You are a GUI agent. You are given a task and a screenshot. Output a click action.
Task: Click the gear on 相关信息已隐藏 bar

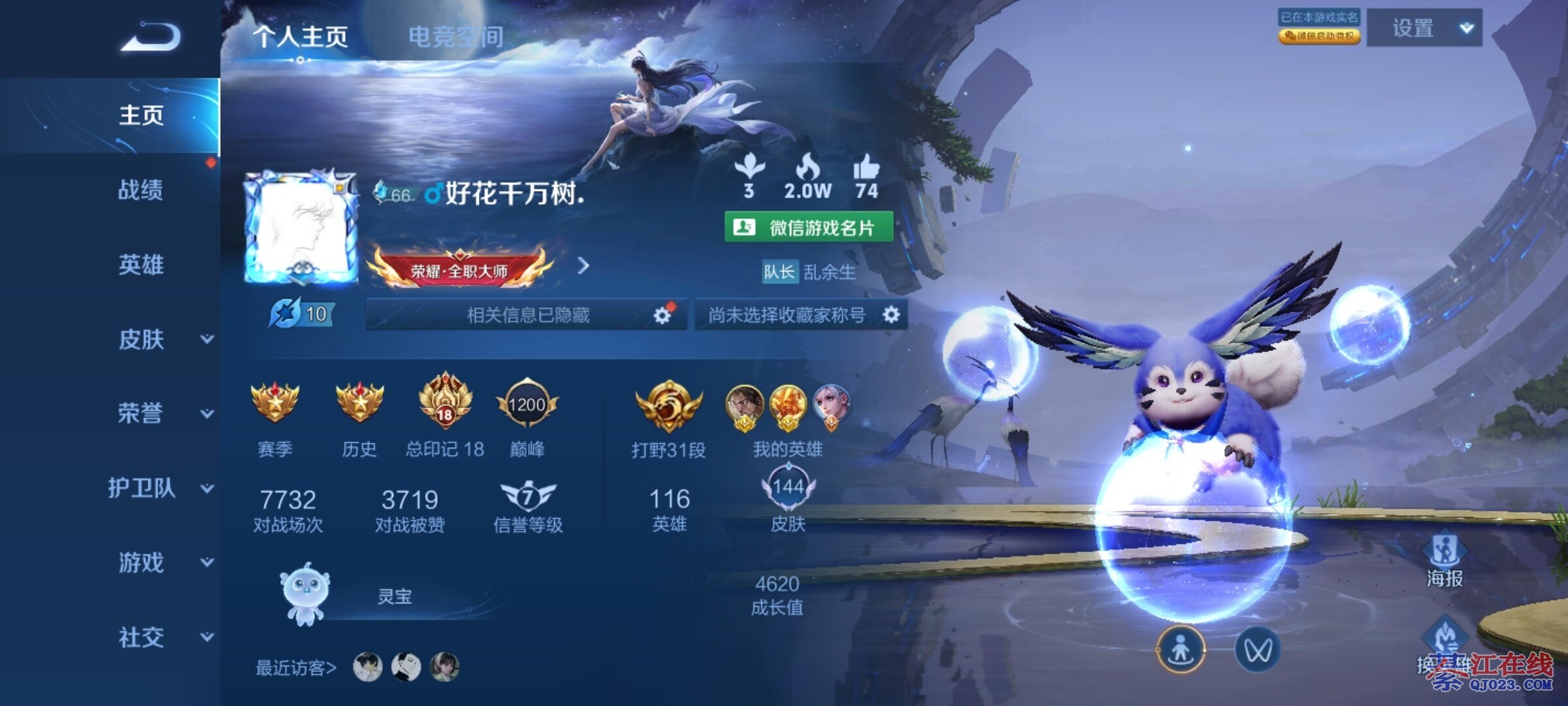662,316
